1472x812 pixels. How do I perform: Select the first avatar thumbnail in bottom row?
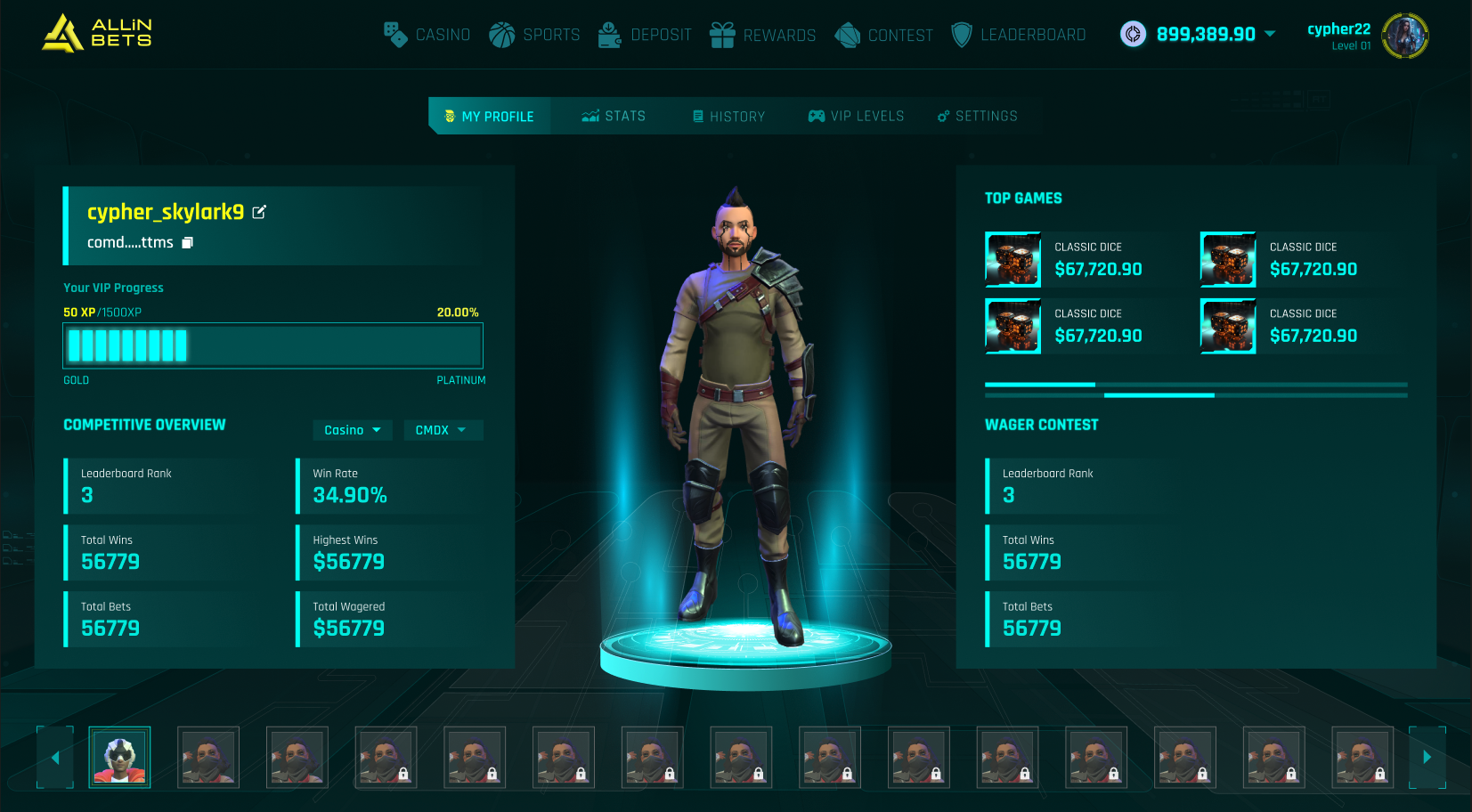tap(119, 758)
